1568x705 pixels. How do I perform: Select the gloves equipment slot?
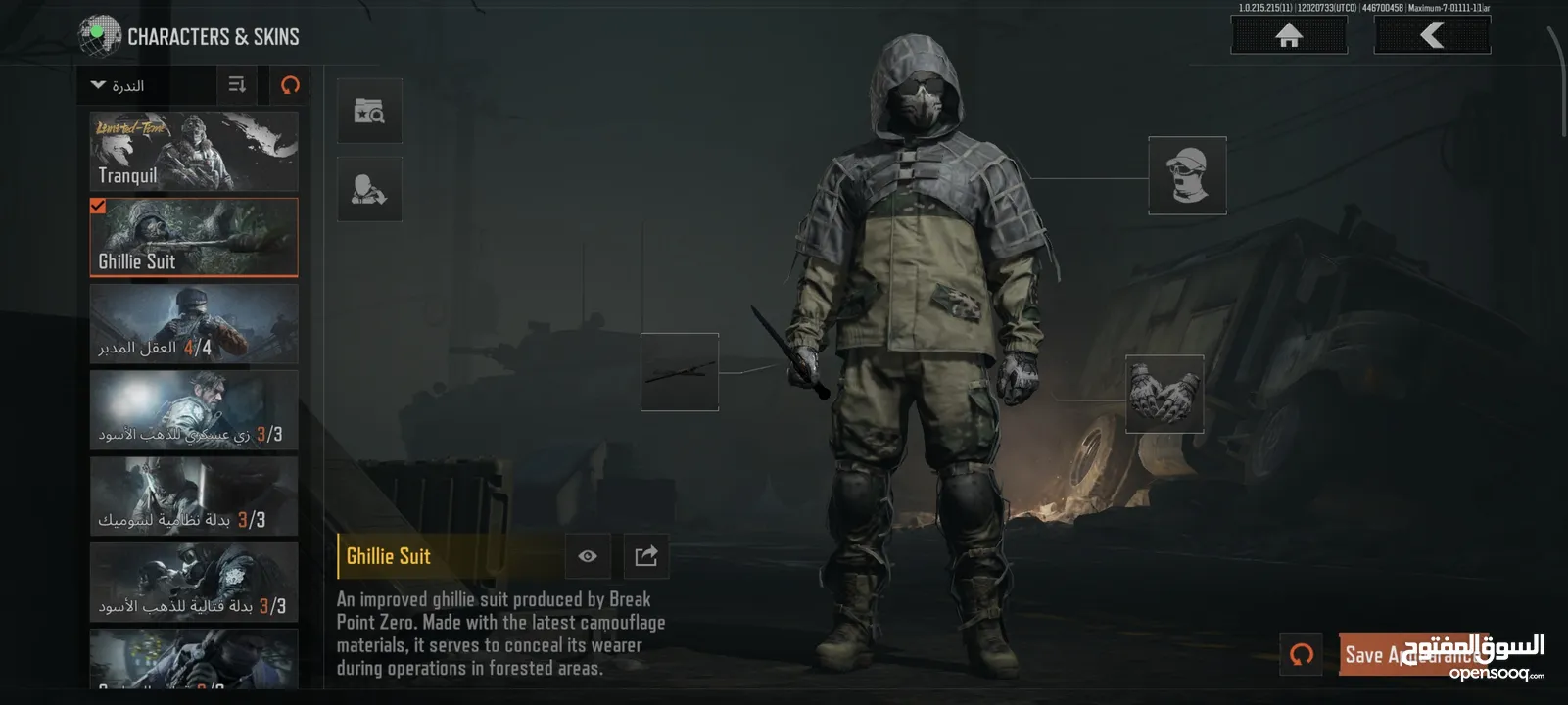[x=1164, y=394]
